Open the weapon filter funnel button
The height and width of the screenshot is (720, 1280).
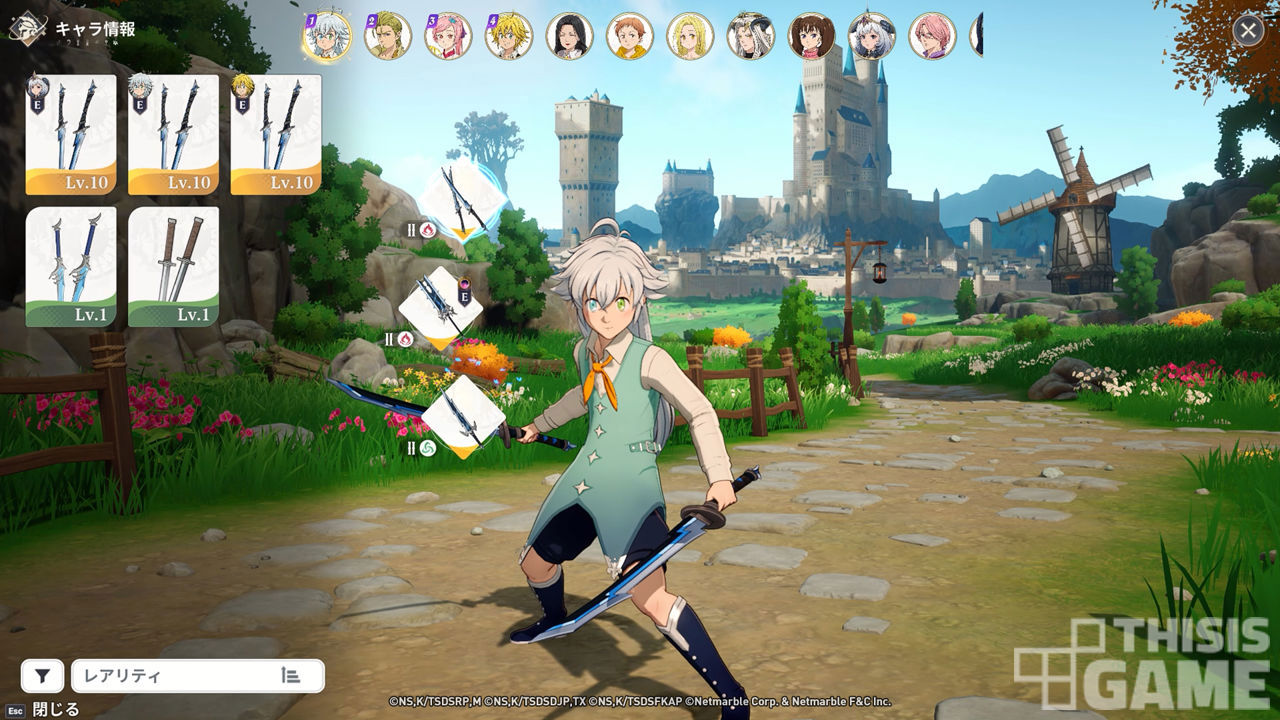42,676
